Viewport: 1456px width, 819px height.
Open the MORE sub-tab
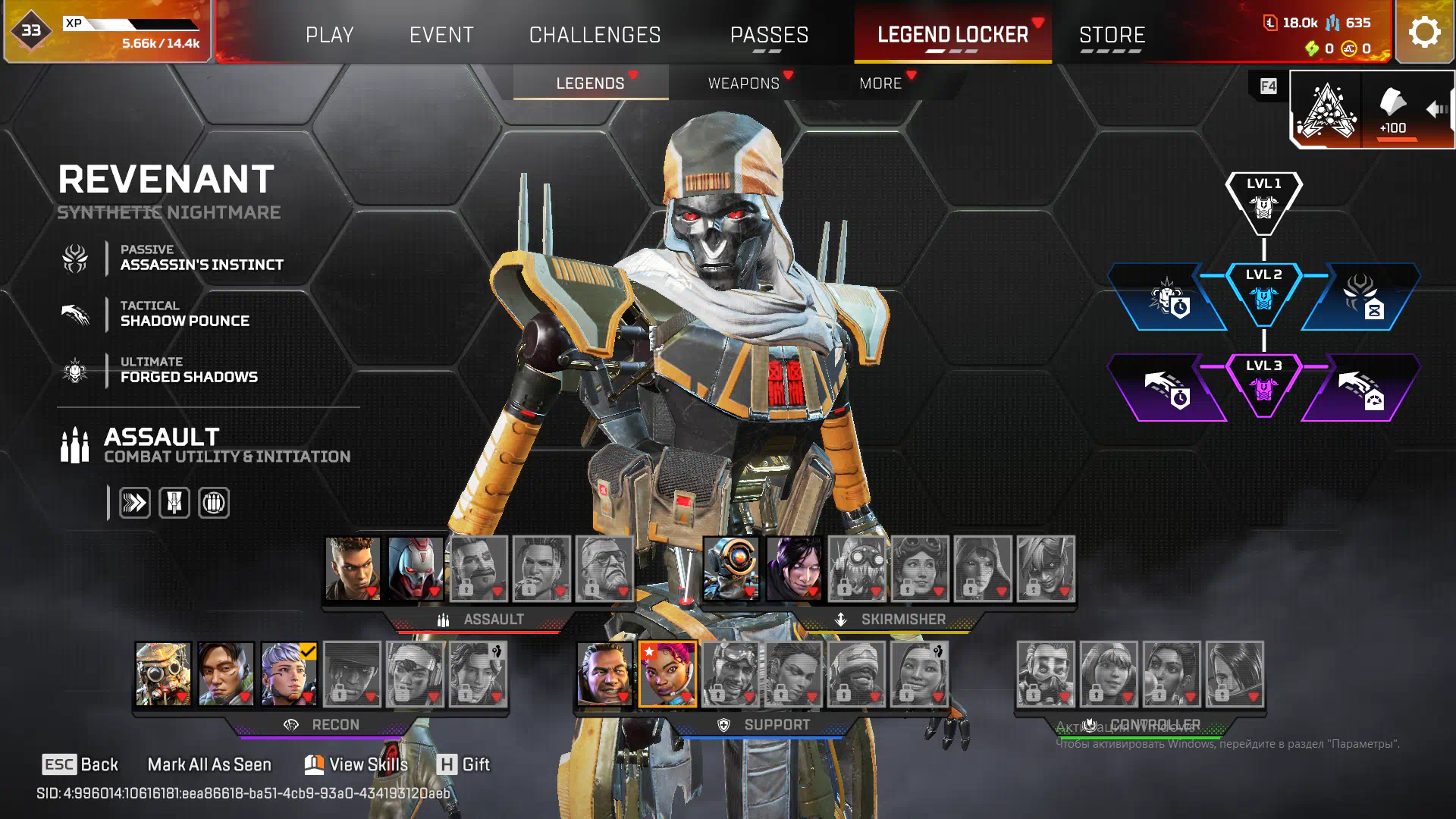tap(880, 83)
